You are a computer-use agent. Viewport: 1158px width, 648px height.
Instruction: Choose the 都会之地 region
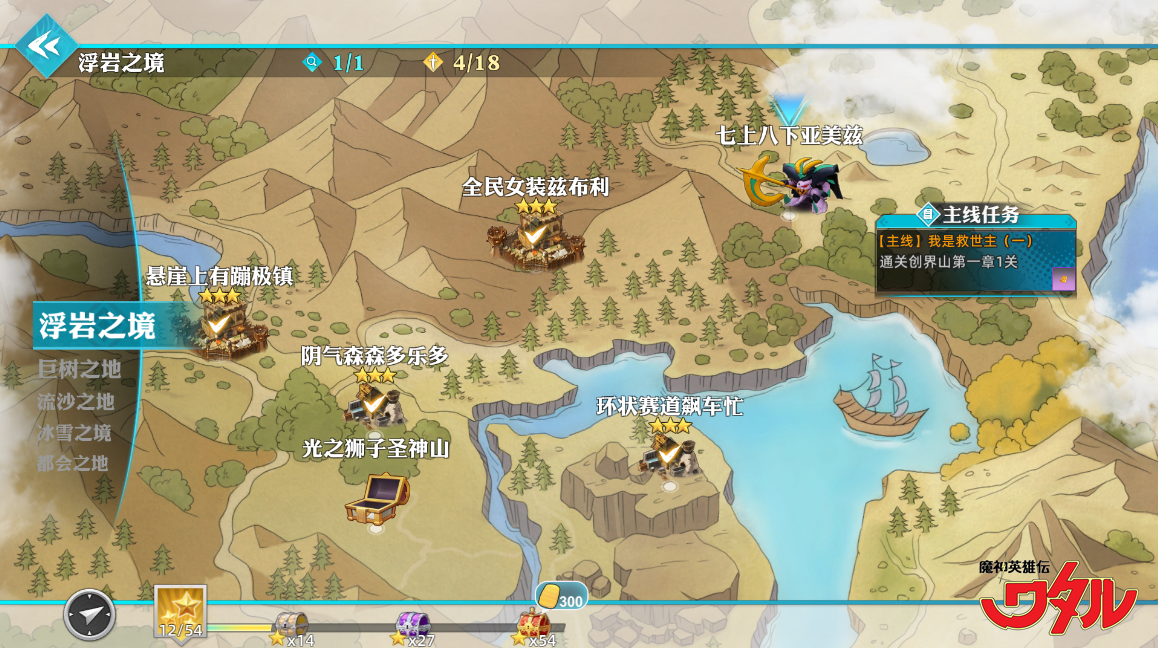[x=72, y=464]
